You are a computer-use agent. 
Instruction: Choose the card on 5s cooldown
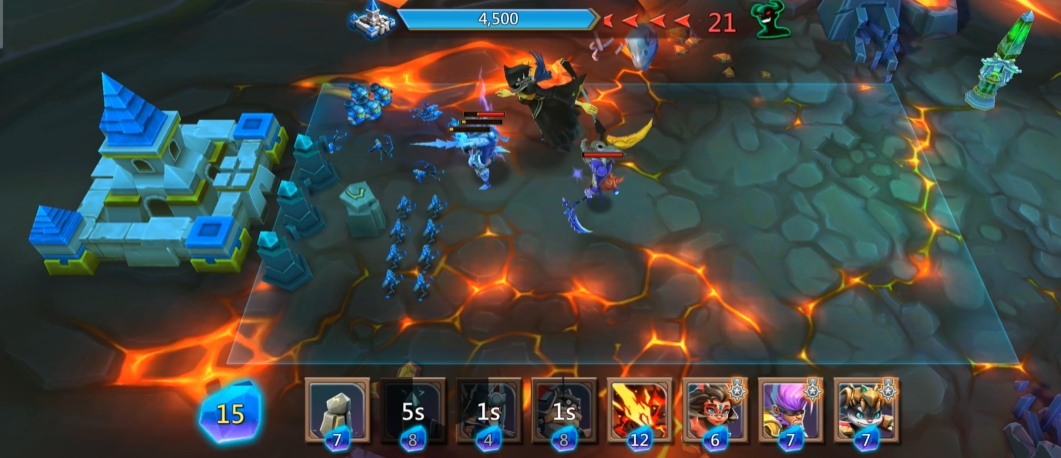pos(413,409)
